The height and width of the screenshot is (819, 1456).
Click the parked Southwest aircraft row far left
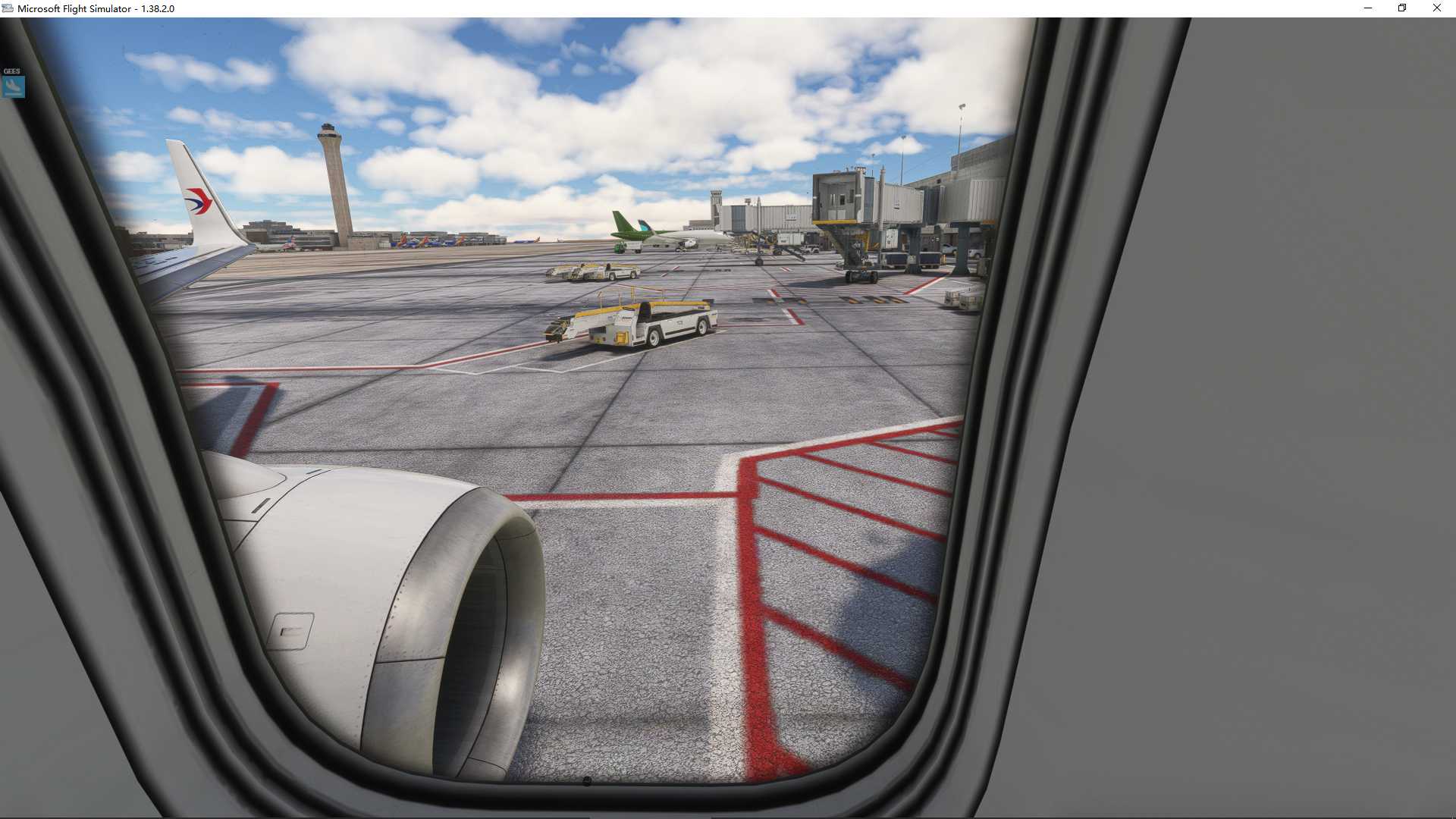click(x=425, y=241)
